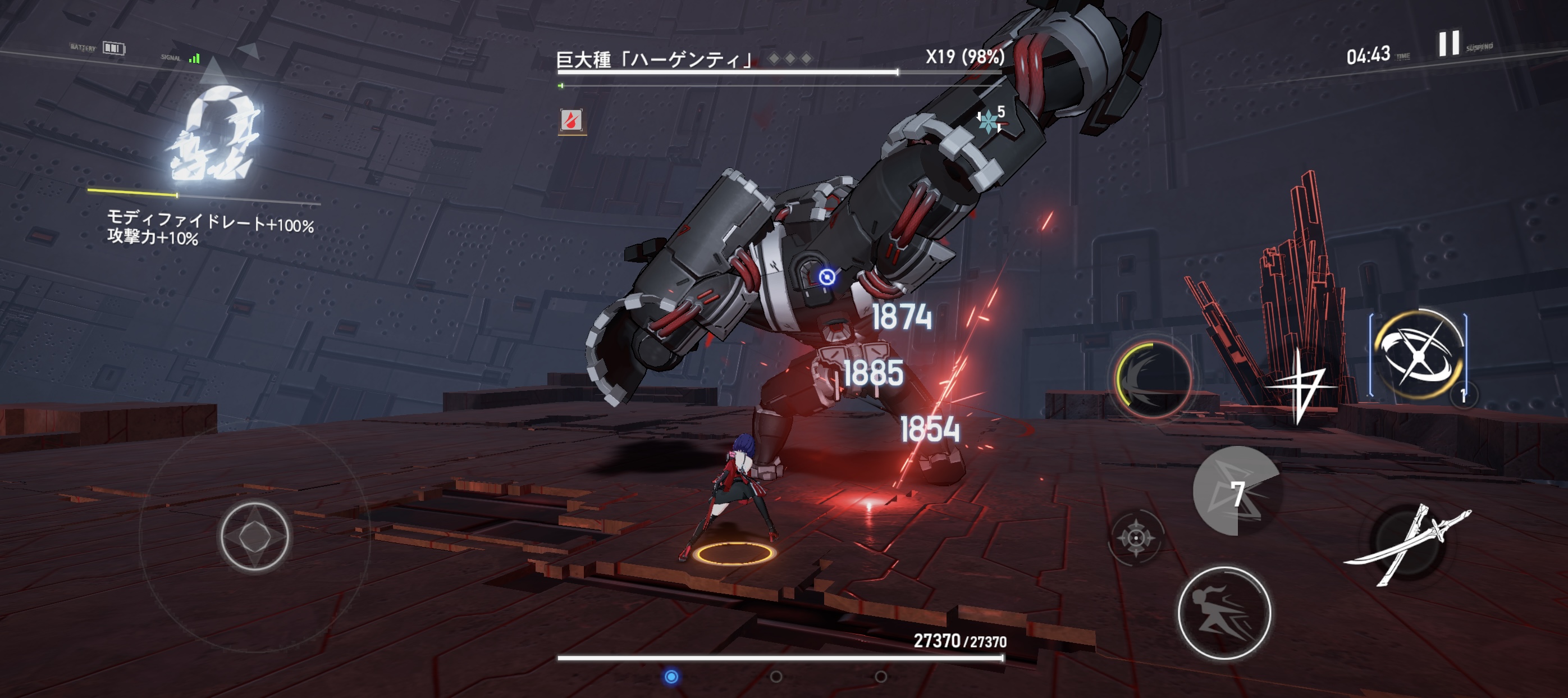Toggle the target lock-on crosshair
This screenshot has width=1568, height=698.
[1136, 538]
